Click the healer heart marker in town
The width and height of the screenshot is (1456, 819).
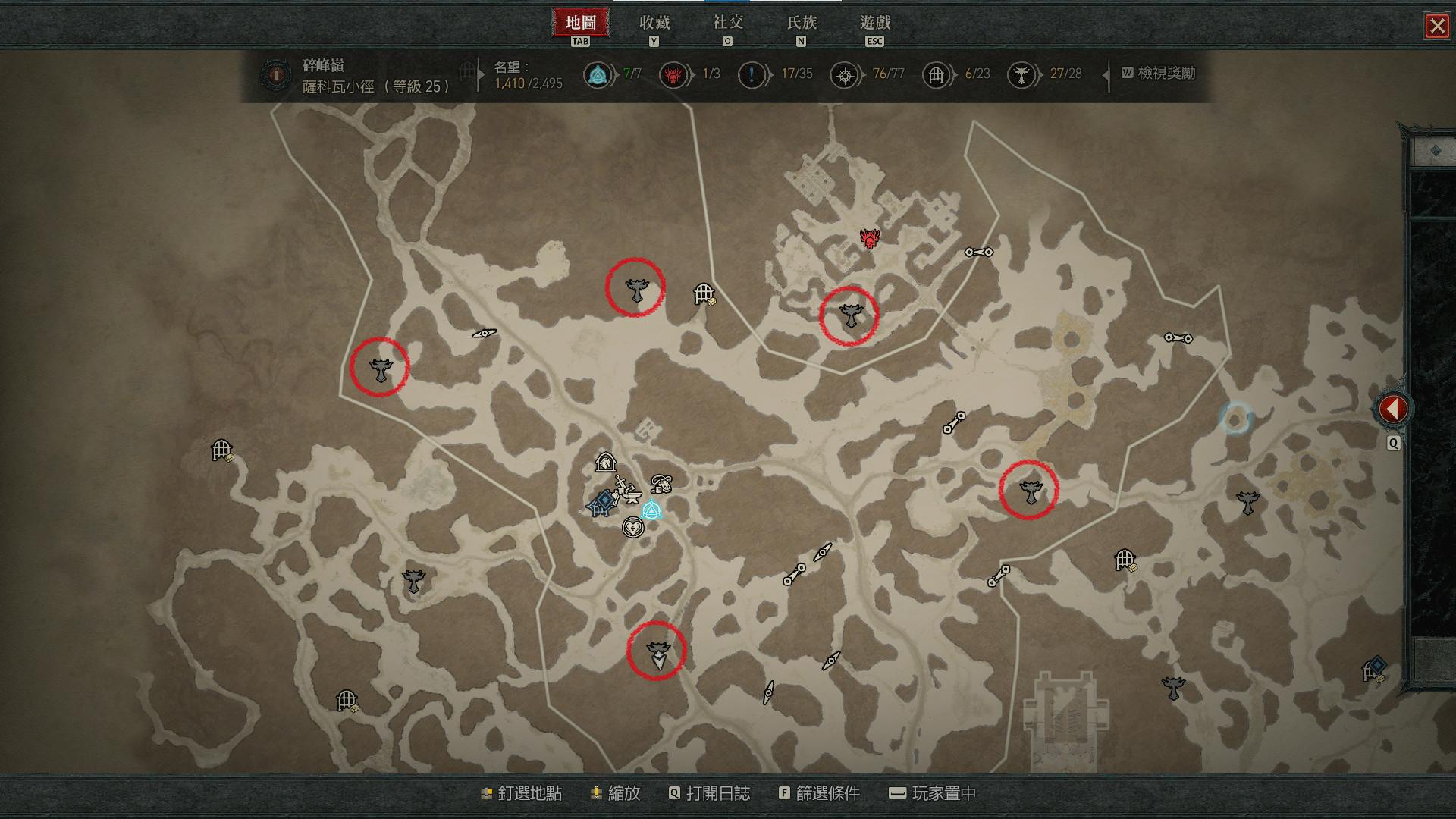click(x=632, y=527)
